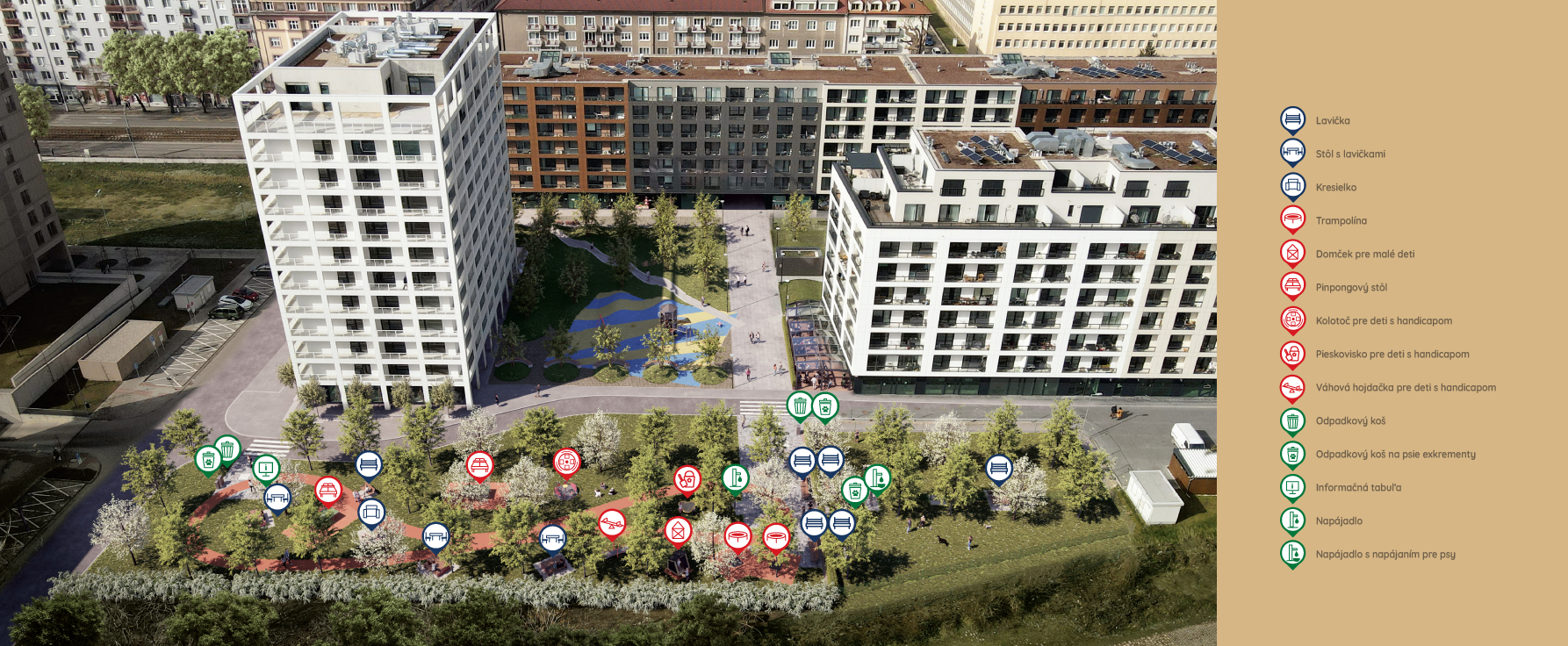Image resolution: width=1568 pixels, height=646 pixels.
Task: Click the red carousel marker on the map
Action: click(567, 461)
